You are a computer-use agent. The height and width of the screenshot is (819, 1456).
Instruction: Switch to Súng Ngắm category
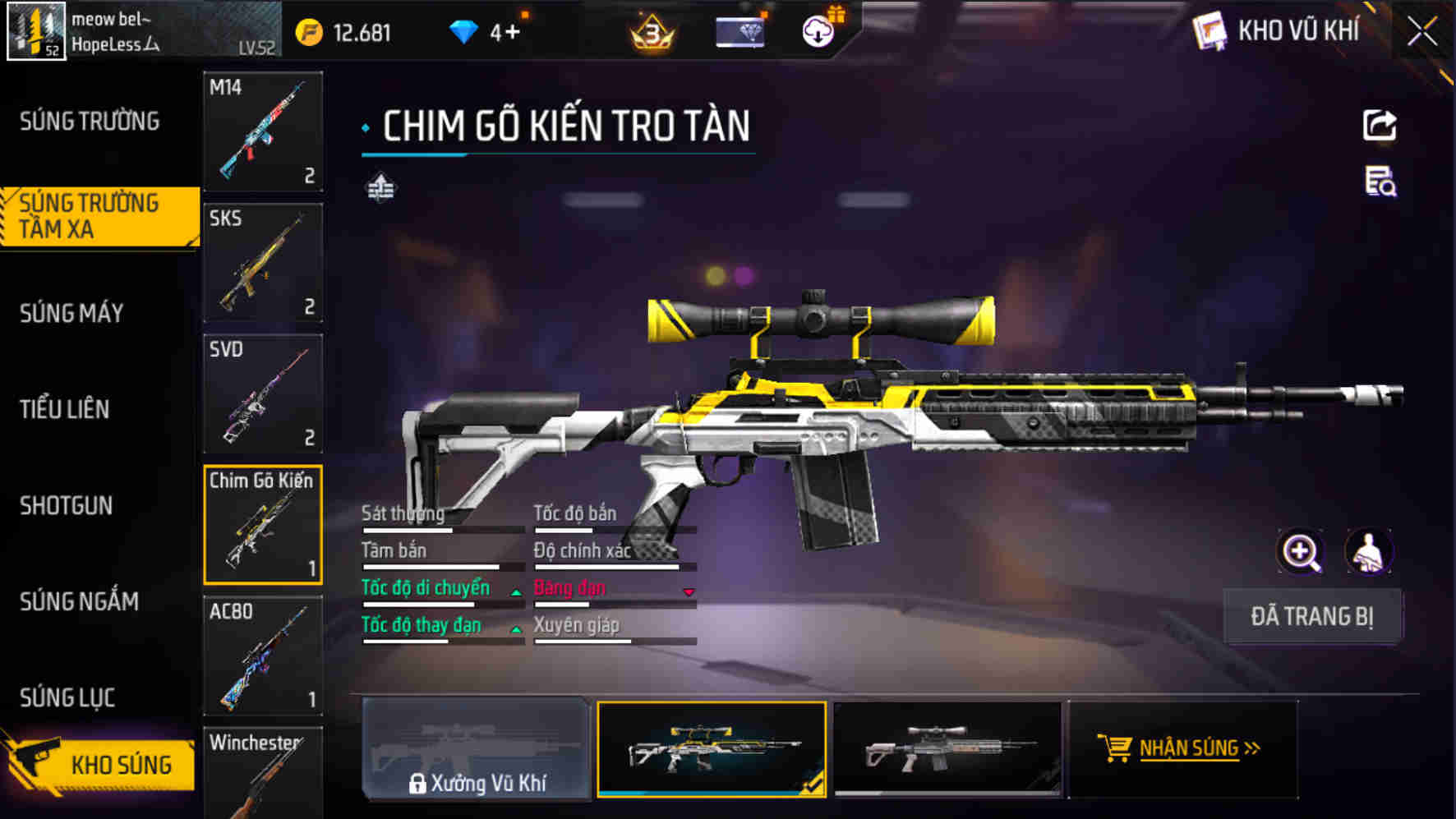80,601
